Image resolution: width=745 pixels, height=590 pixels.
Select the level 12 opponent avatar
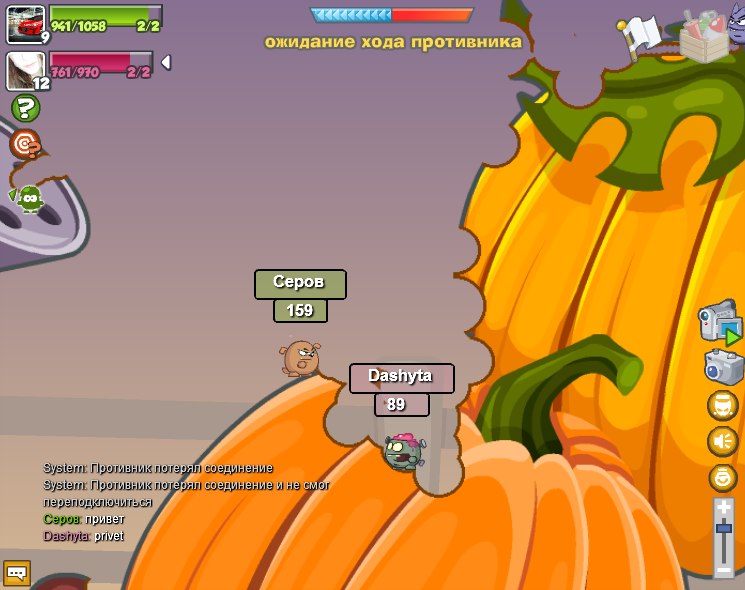[25, 71]
